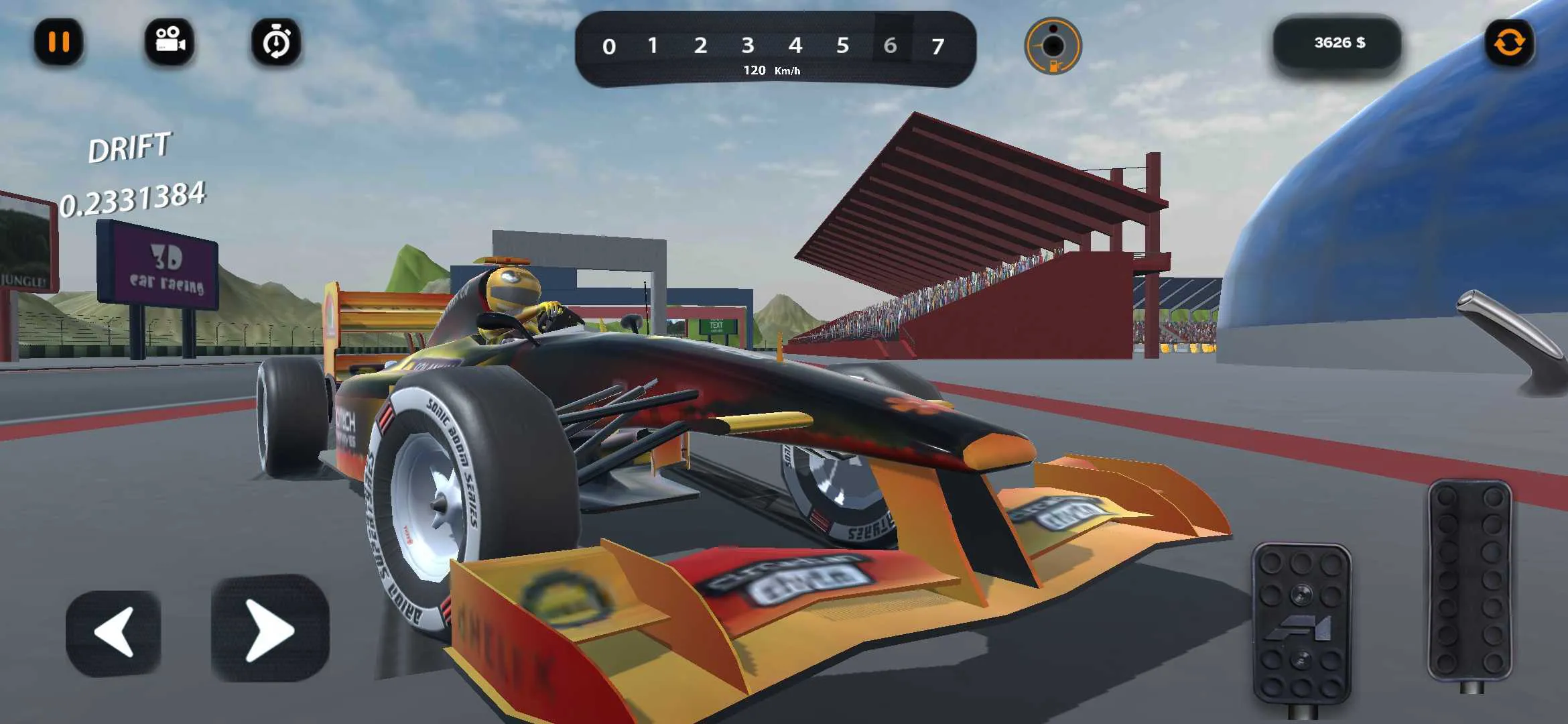This screenshot has width=1568, height=724.
Task: Select gear 3 on the gear bar
Action: click(749, 46)
